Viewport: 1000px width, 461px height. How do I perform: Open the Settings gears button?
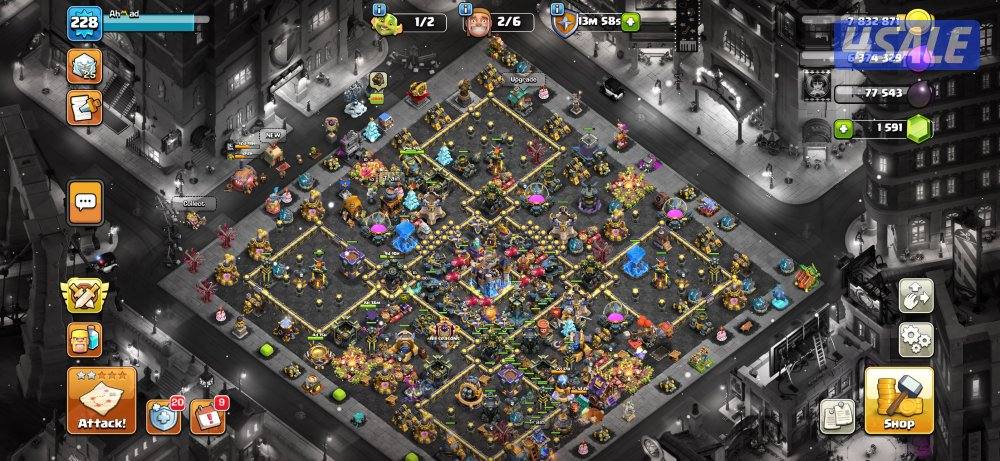point(915,339)
